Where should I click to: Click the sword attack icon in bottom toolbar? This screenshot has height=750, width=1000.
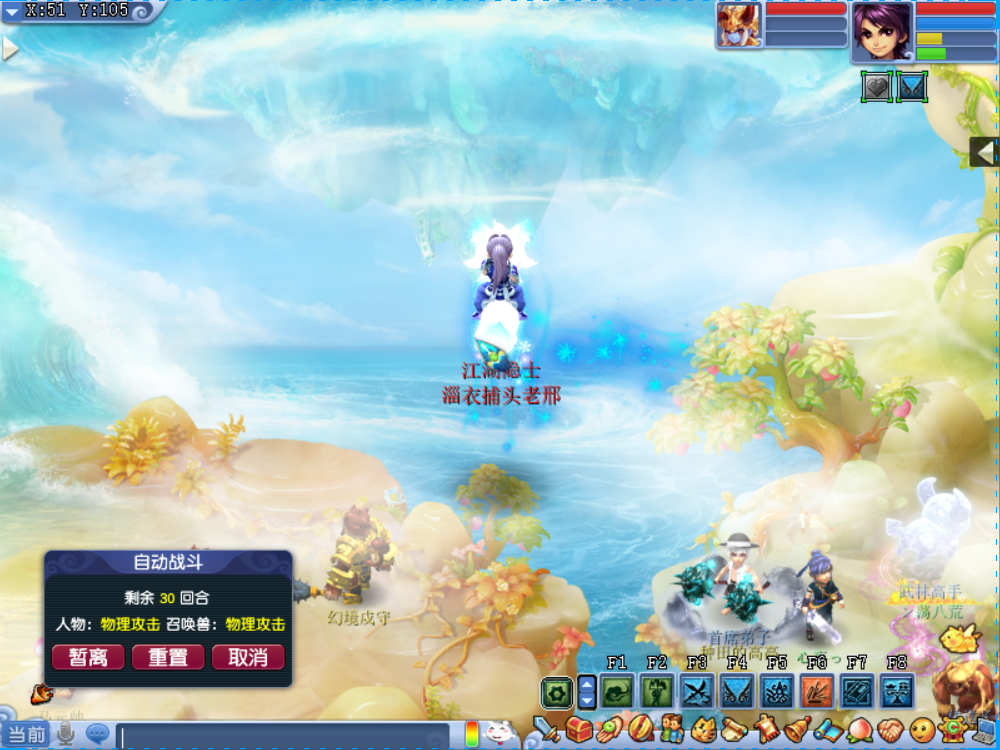[x=547, y=730]
